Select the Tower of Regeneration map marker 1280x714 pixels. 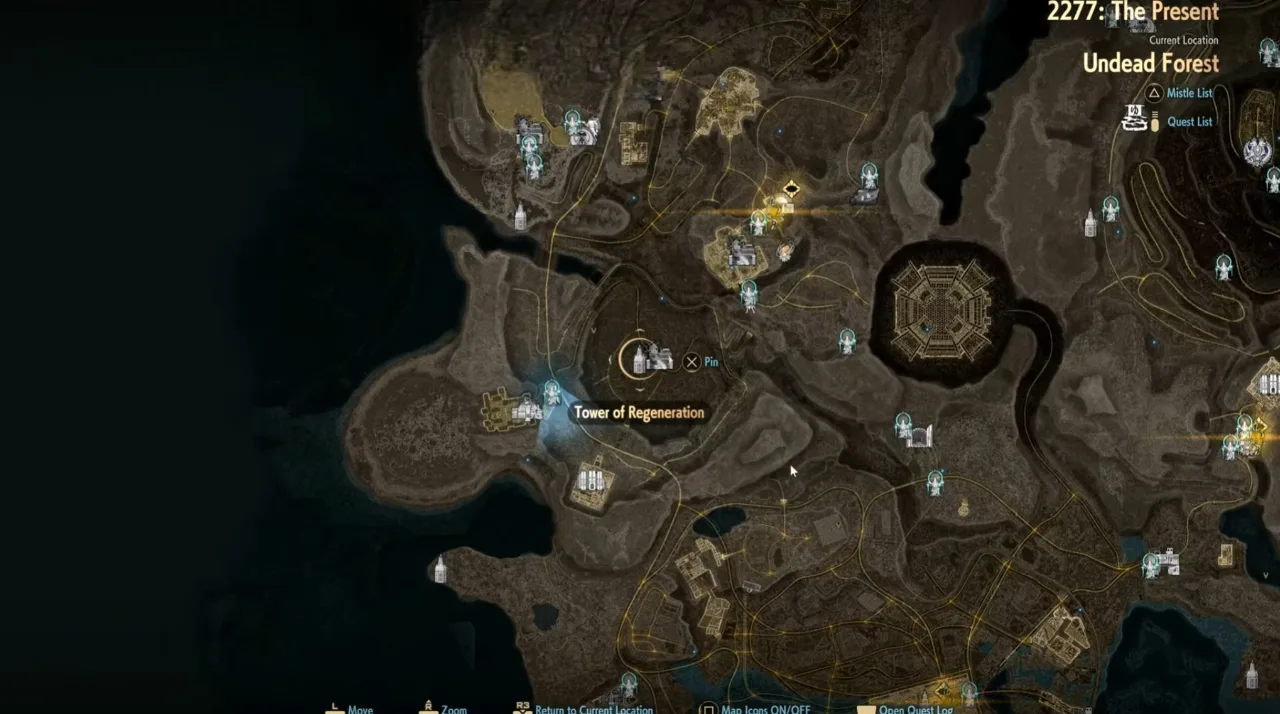(640, 358)
